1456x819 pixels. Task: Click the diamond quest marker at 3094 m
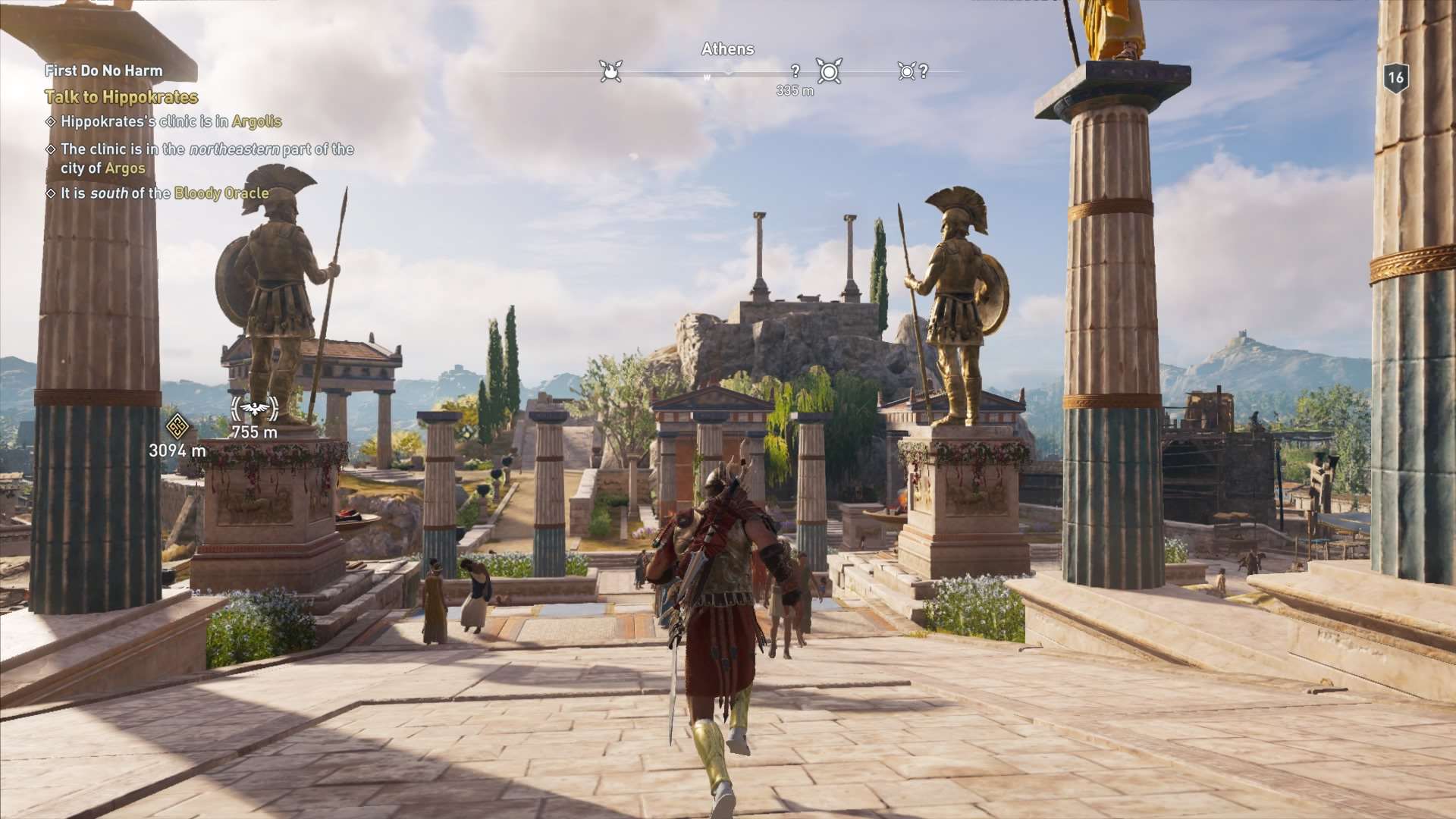(x=177, y=426)
